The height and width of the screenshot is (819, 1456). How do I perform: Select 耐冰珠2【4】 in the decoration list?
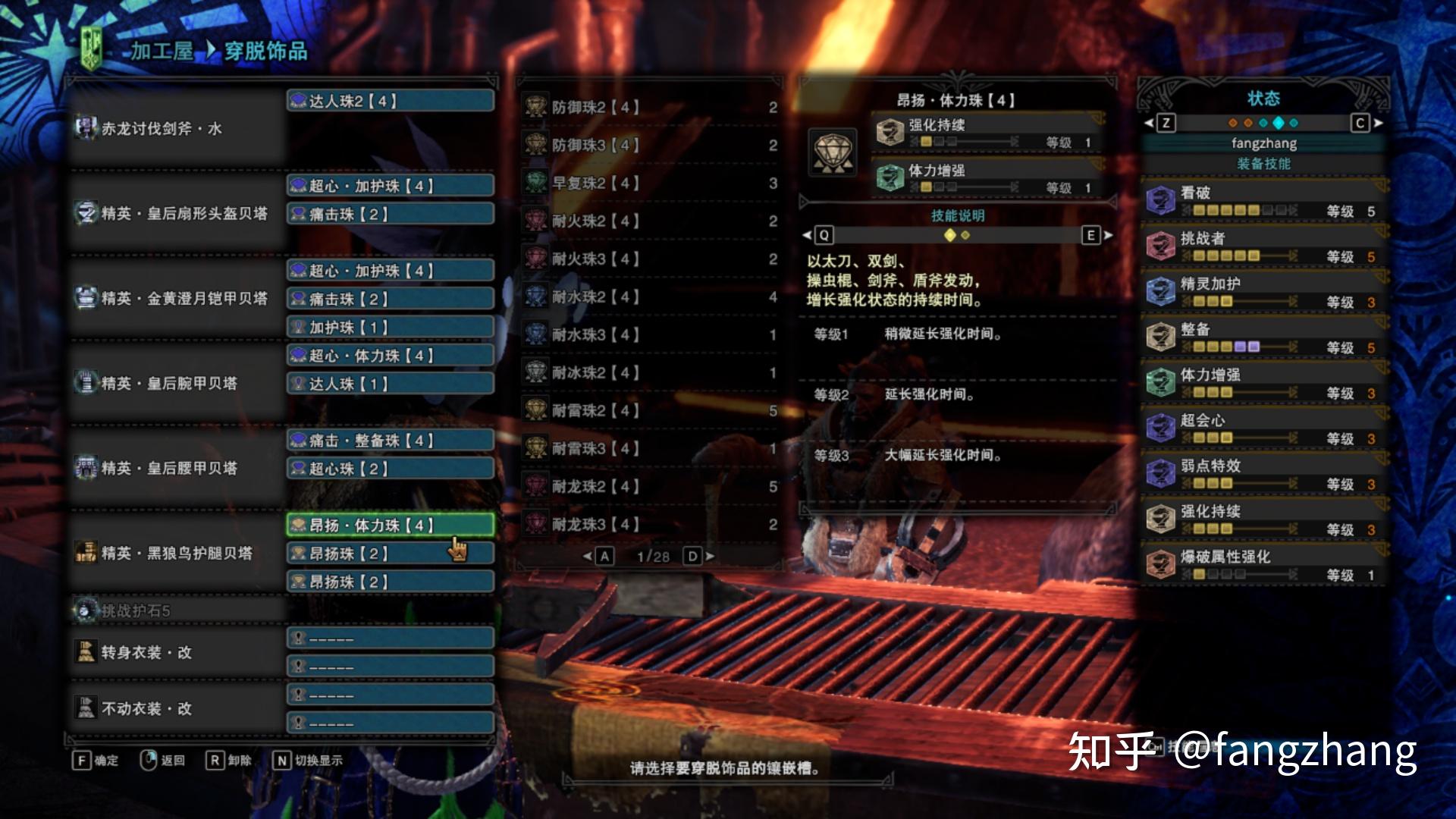point(649,373)
